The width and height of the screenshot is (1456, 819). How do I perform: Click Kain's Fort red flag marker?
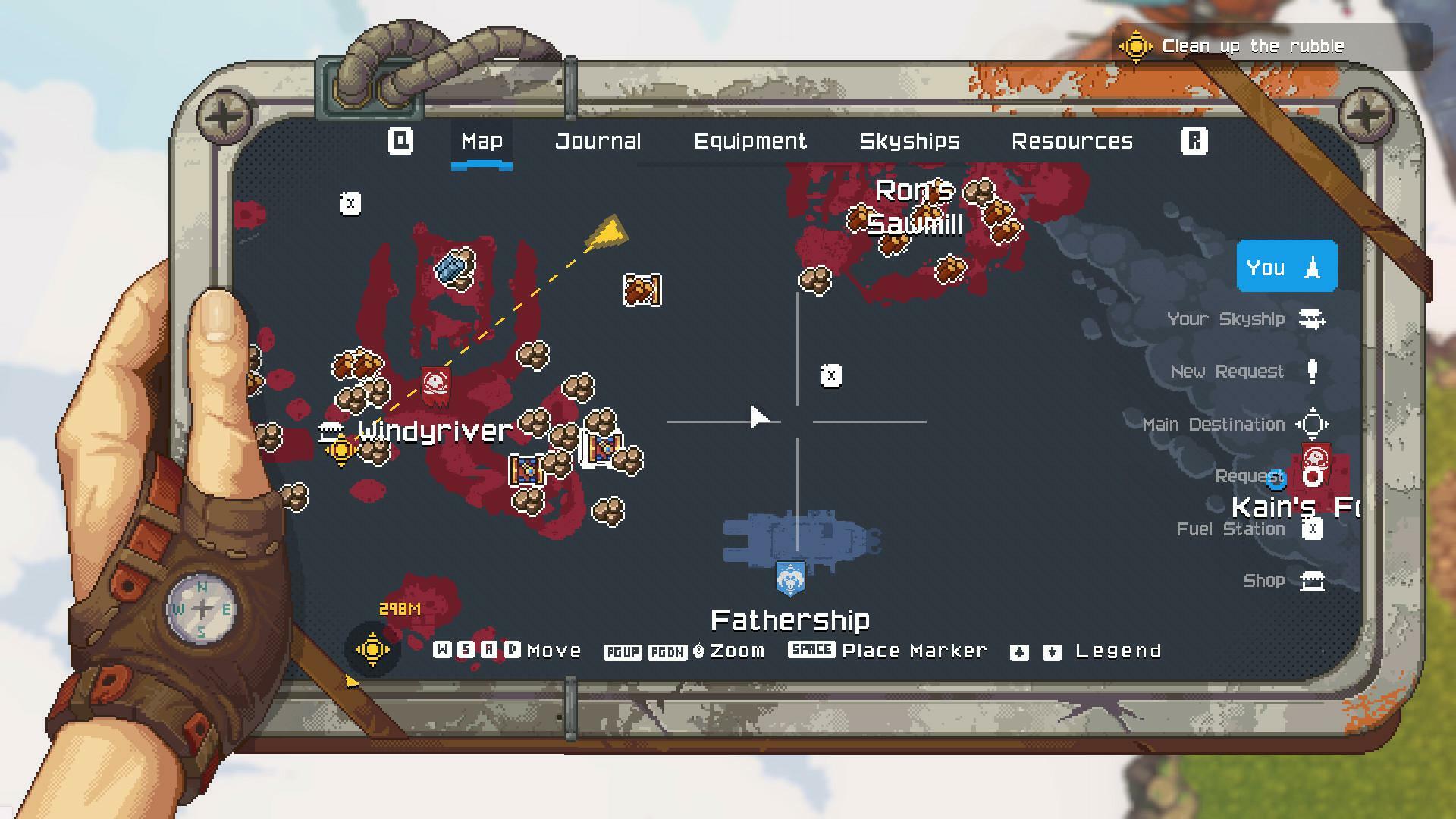click(x=1316, y=460)
